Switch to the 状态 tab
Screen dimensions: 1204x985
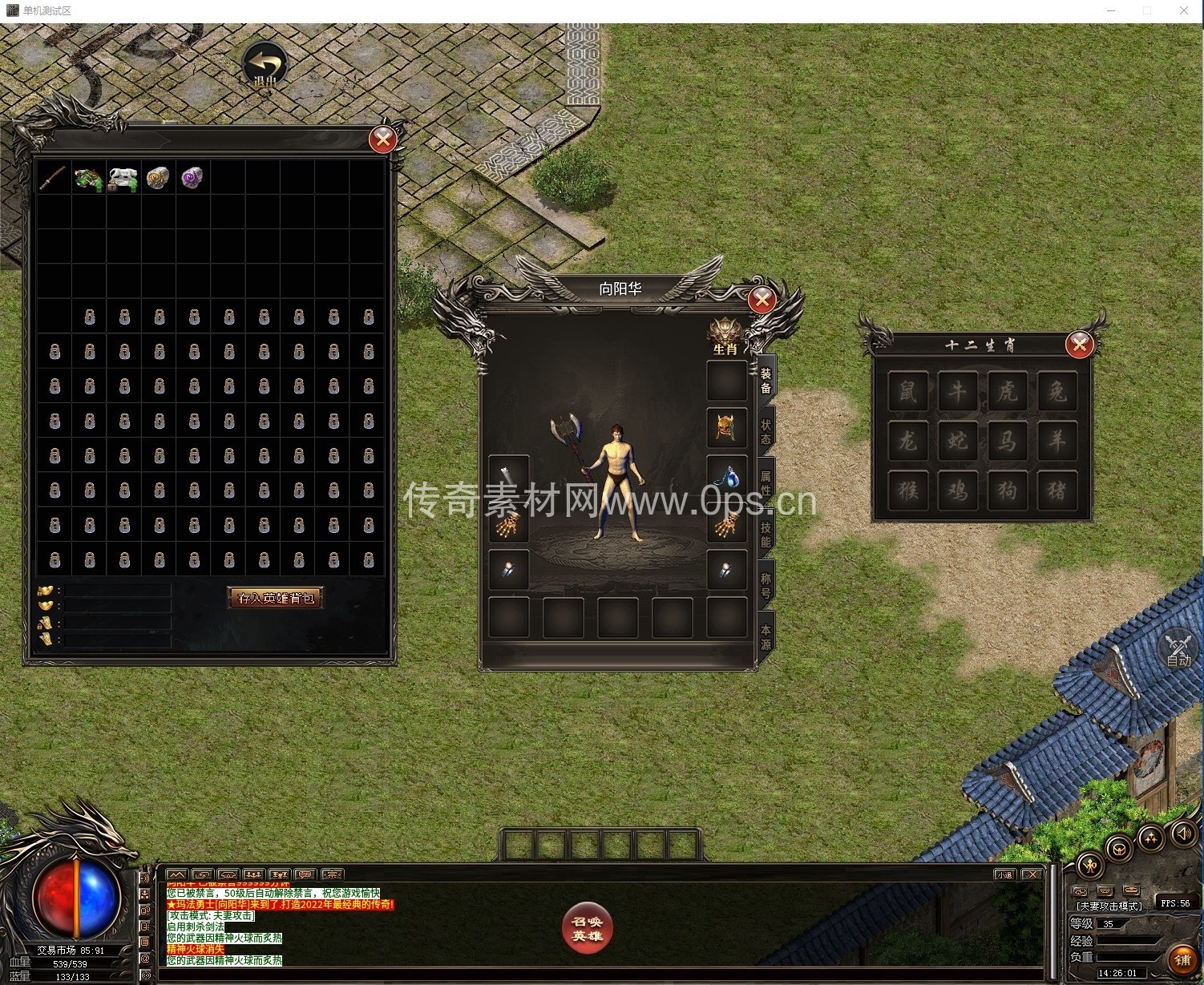pos(766,431)
